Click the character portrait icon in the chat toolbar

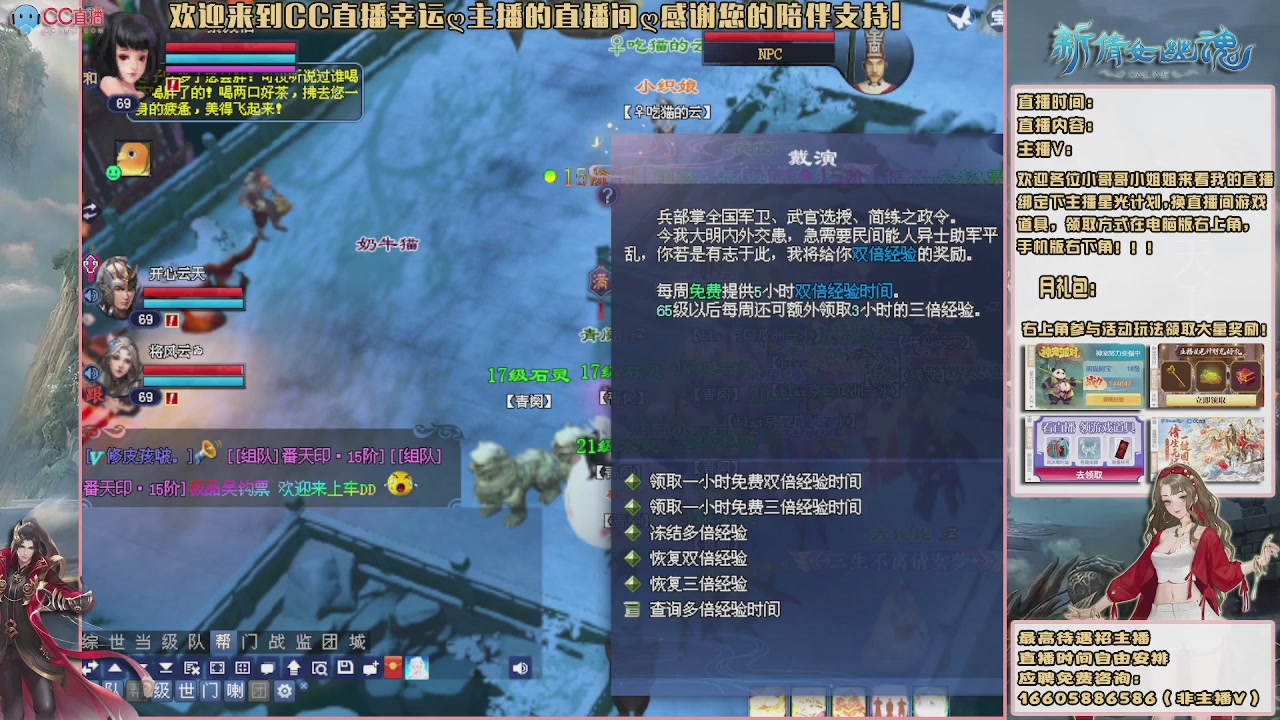pyautogui.click(x=418, y=667)
